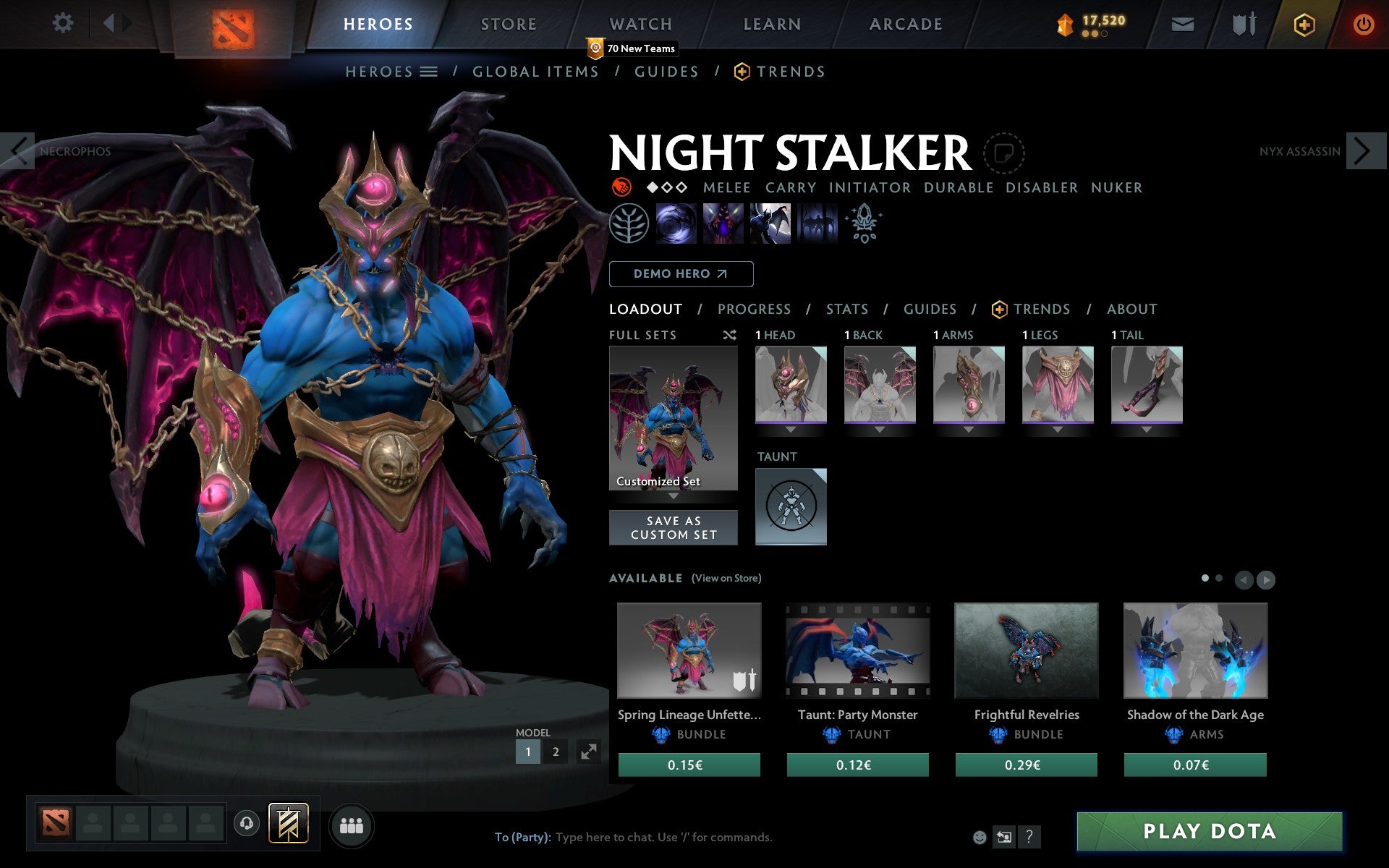The image size is (1389, 868).
Task: Switch hero model to variant 2
Action: 556,752
